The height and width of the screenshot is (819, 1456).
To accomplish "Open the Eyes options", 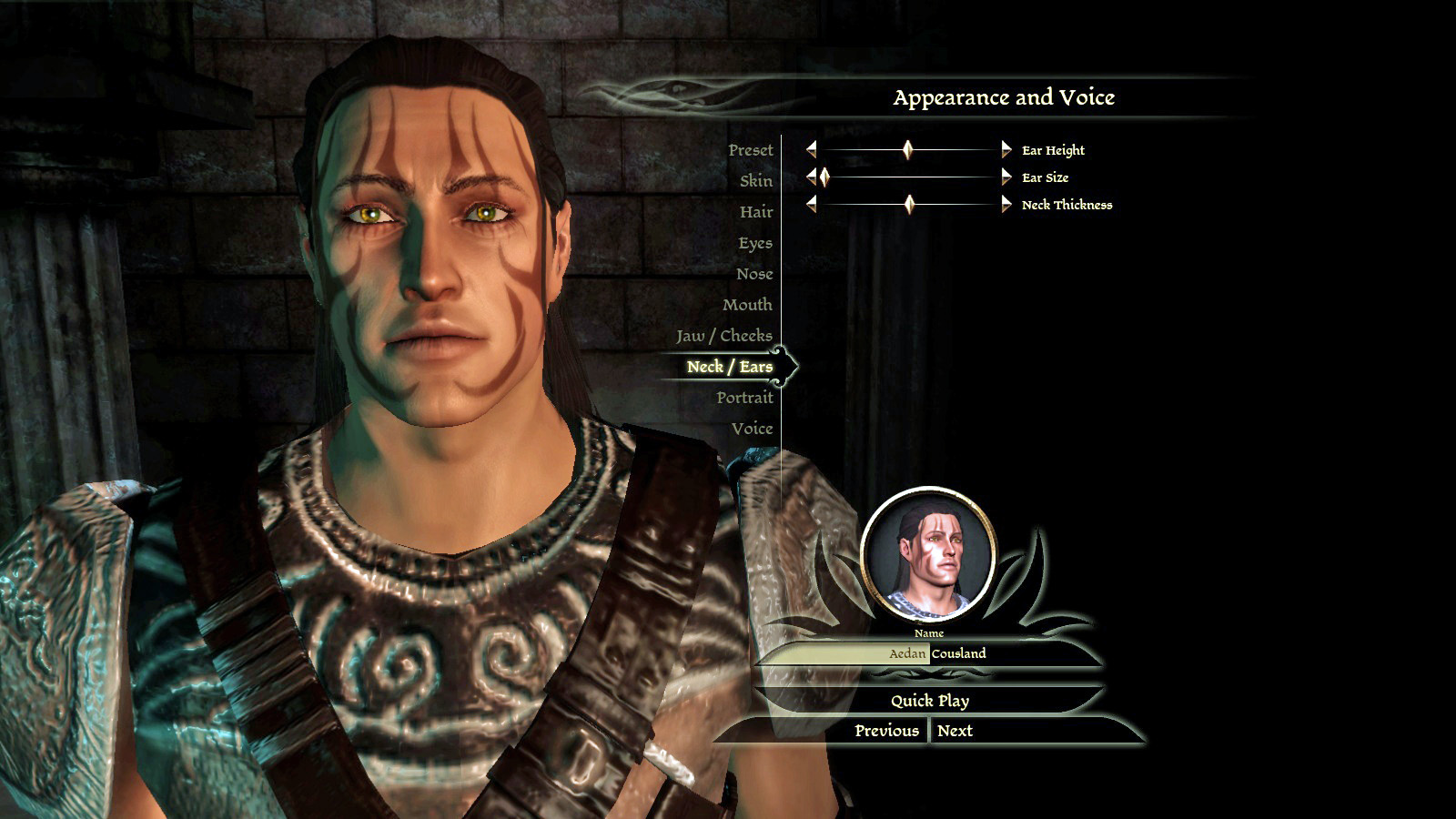I will click(x=754, y=243).
